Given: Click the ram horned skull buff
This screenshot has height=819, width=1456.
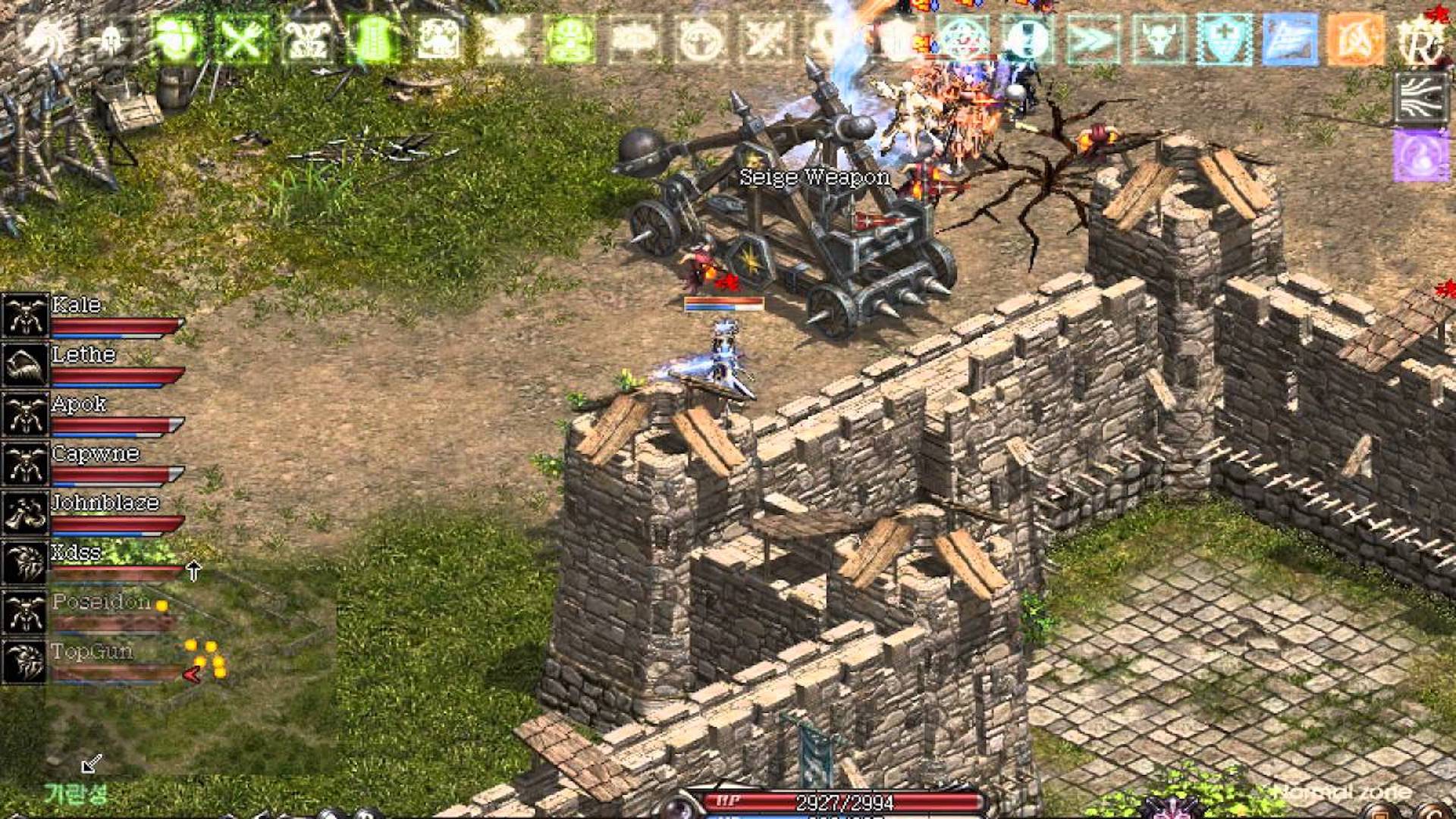Looking at the screenshot, I should pos(306,38).
